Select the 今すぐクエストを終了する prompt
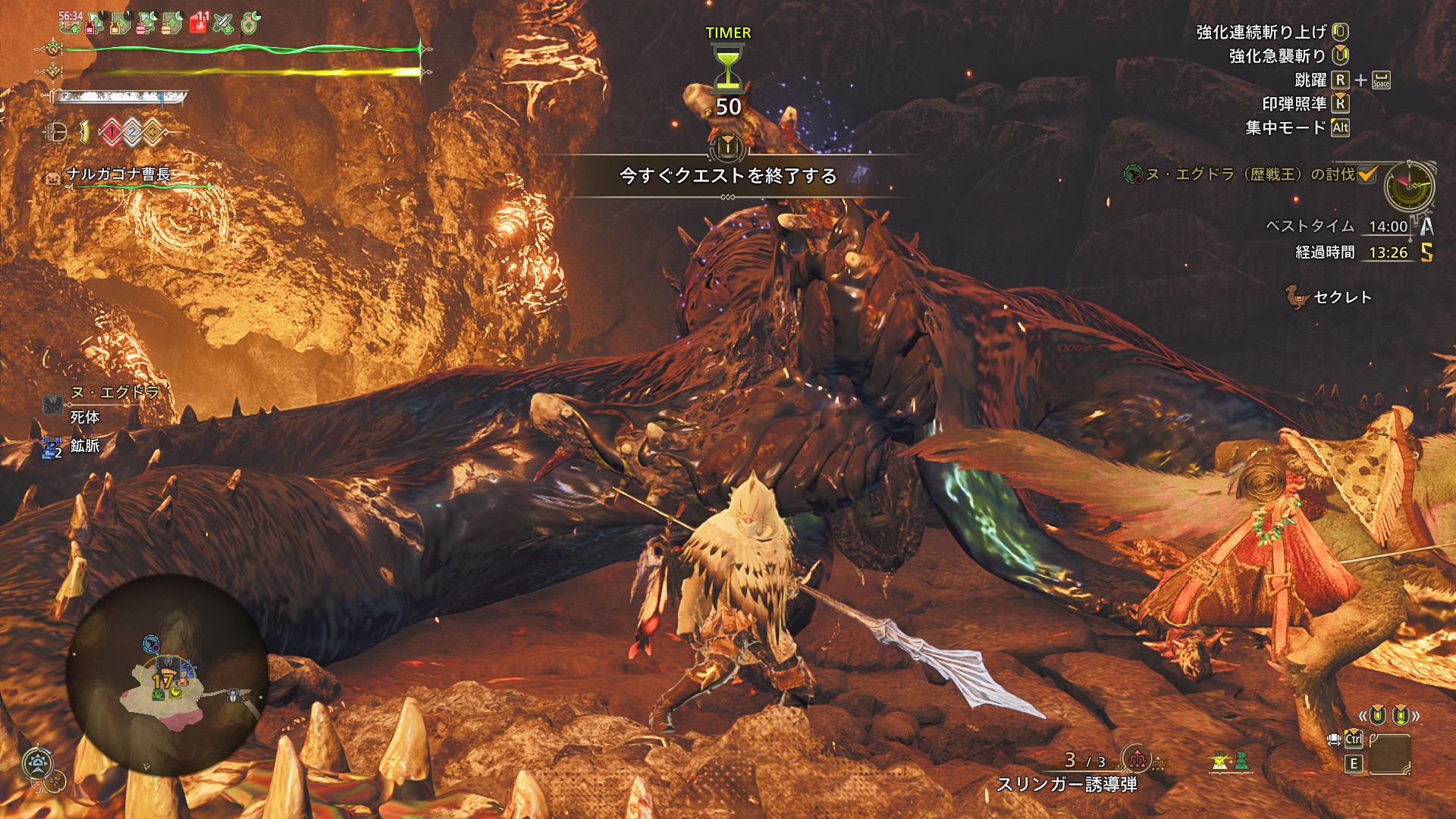Screen dimensions: 1456x819 (x=727, y=176)
